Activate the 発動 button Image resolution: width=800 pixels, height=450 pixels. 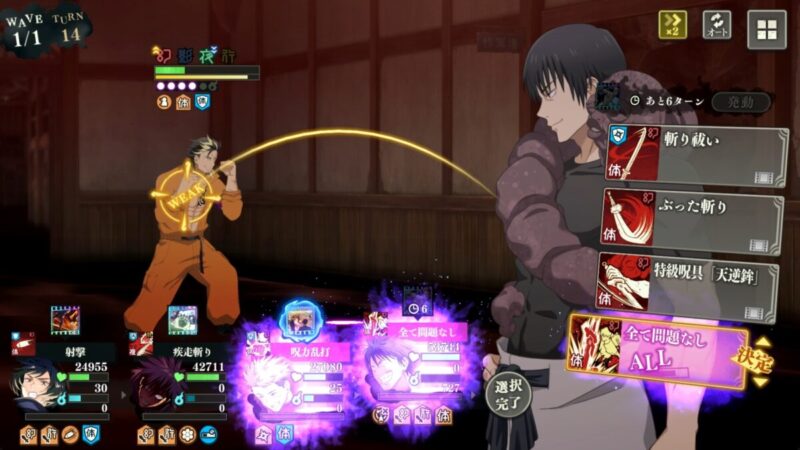[x=741, y=102]
